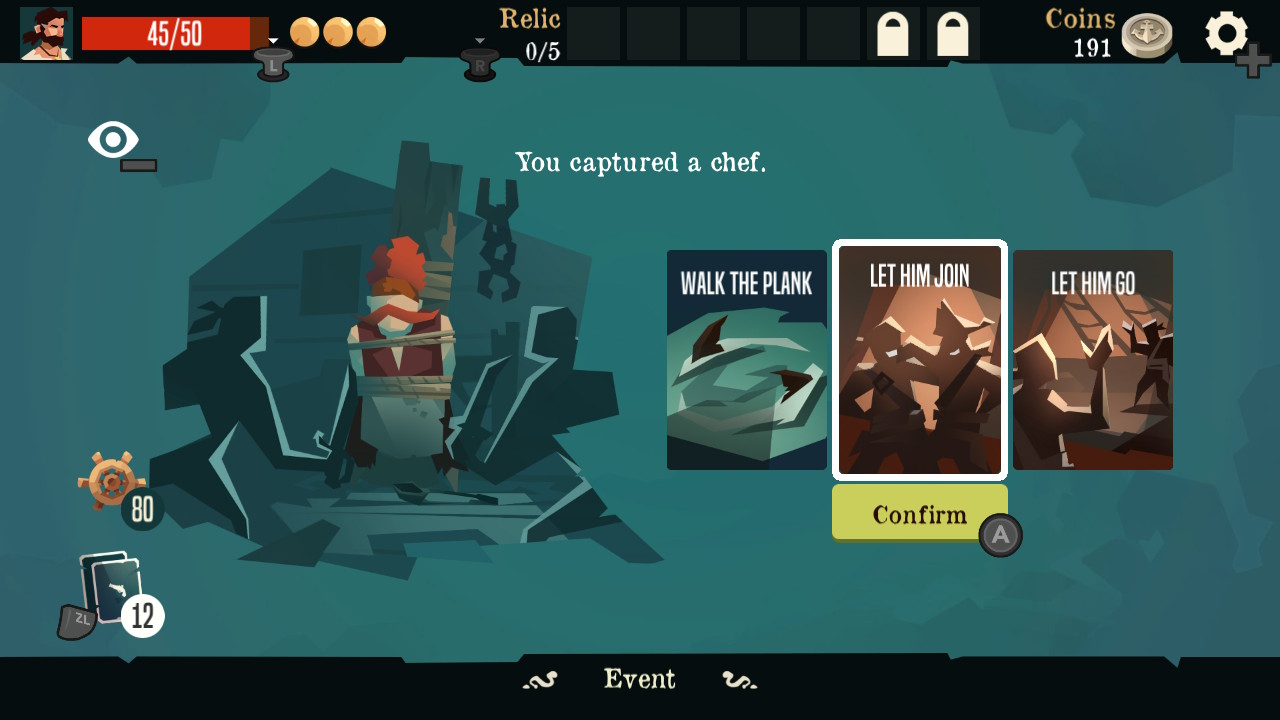
Task: Click the A button prompt on Confirm
Action: pos(1002,535)
